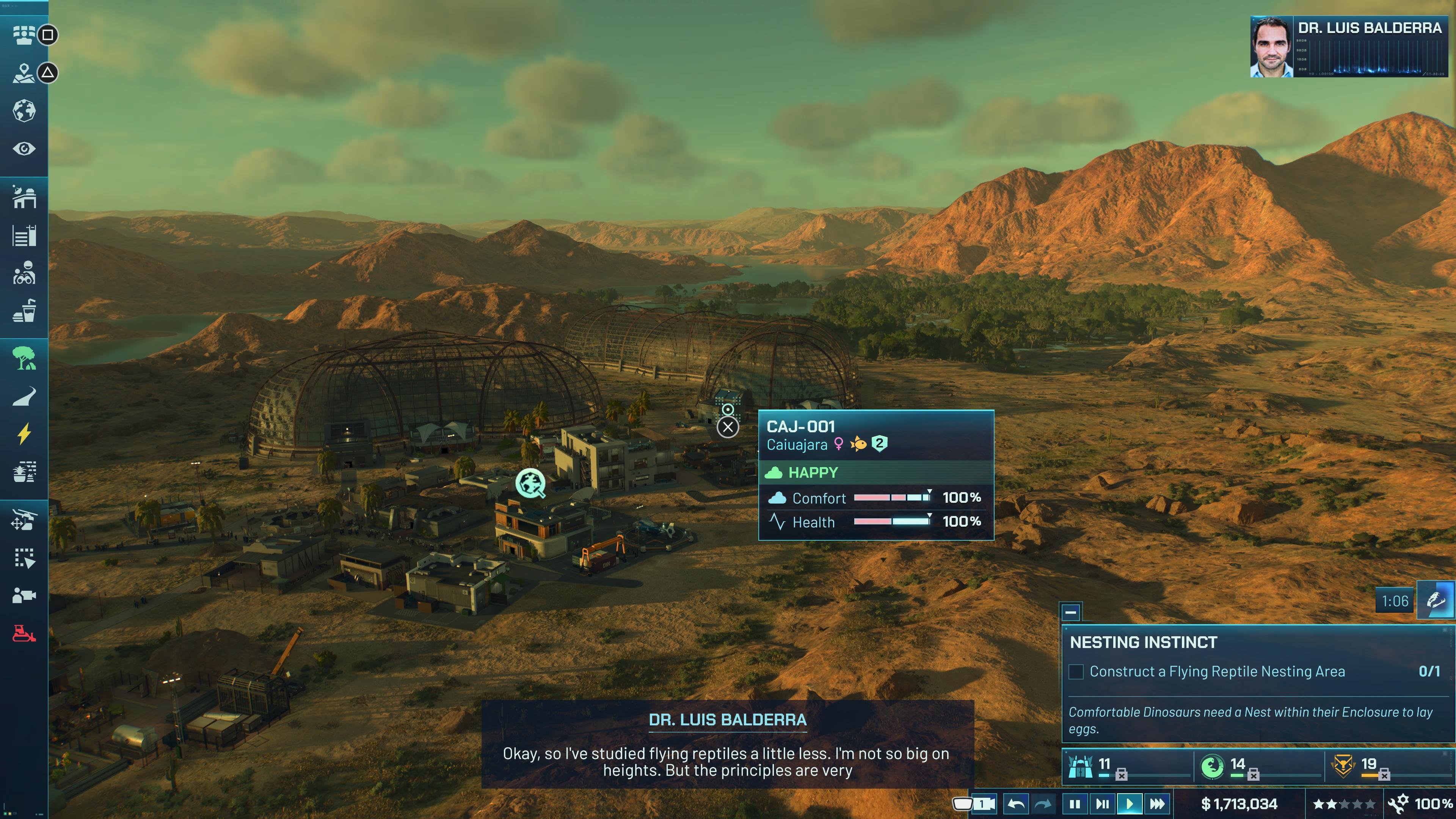Open the globe island view
The height and width of the screenshot is (819, 1456).
click(24, 110)
